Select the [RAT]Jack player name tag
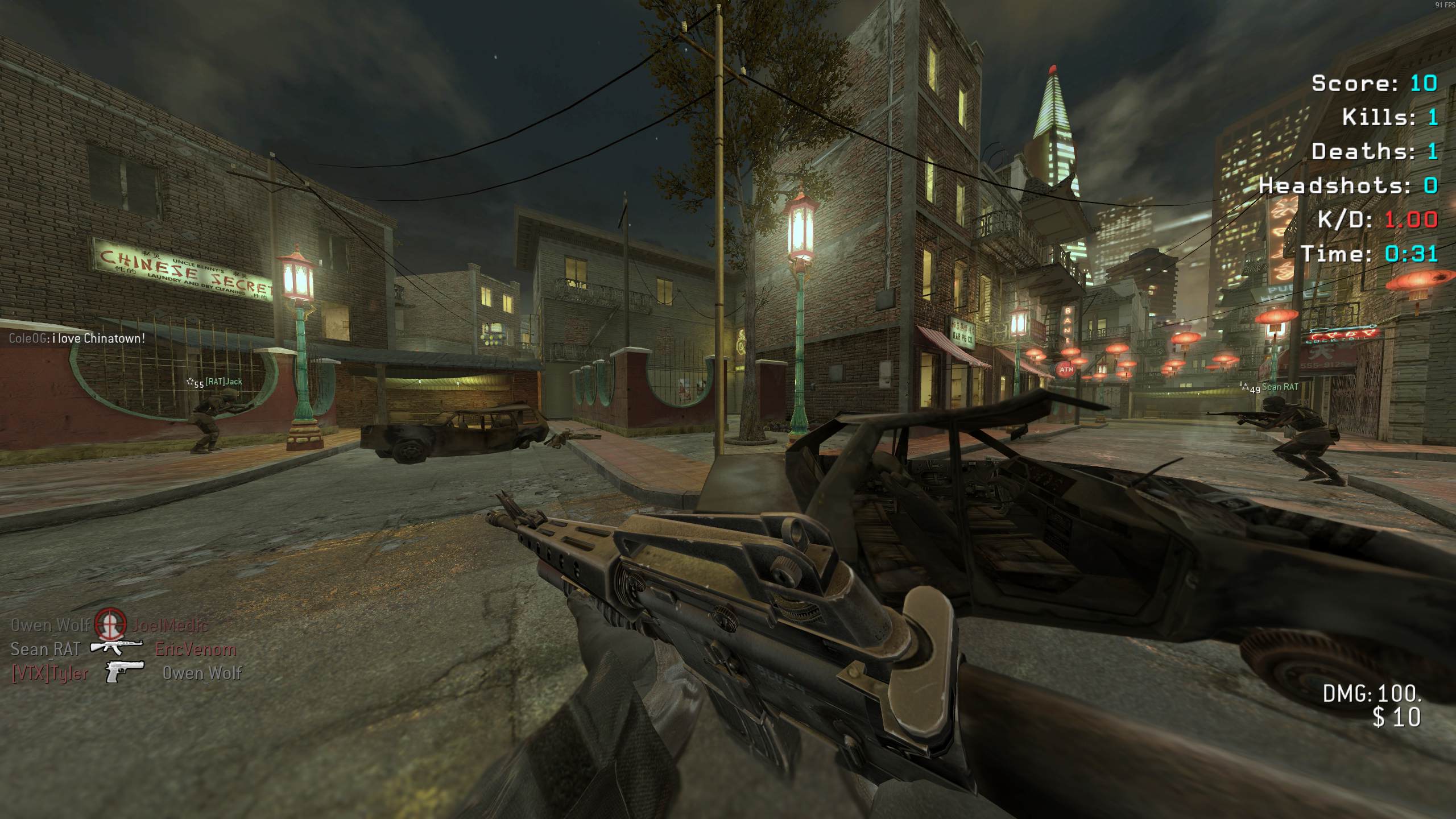Viewport: 1456px width, 819px height. (224, 382)
